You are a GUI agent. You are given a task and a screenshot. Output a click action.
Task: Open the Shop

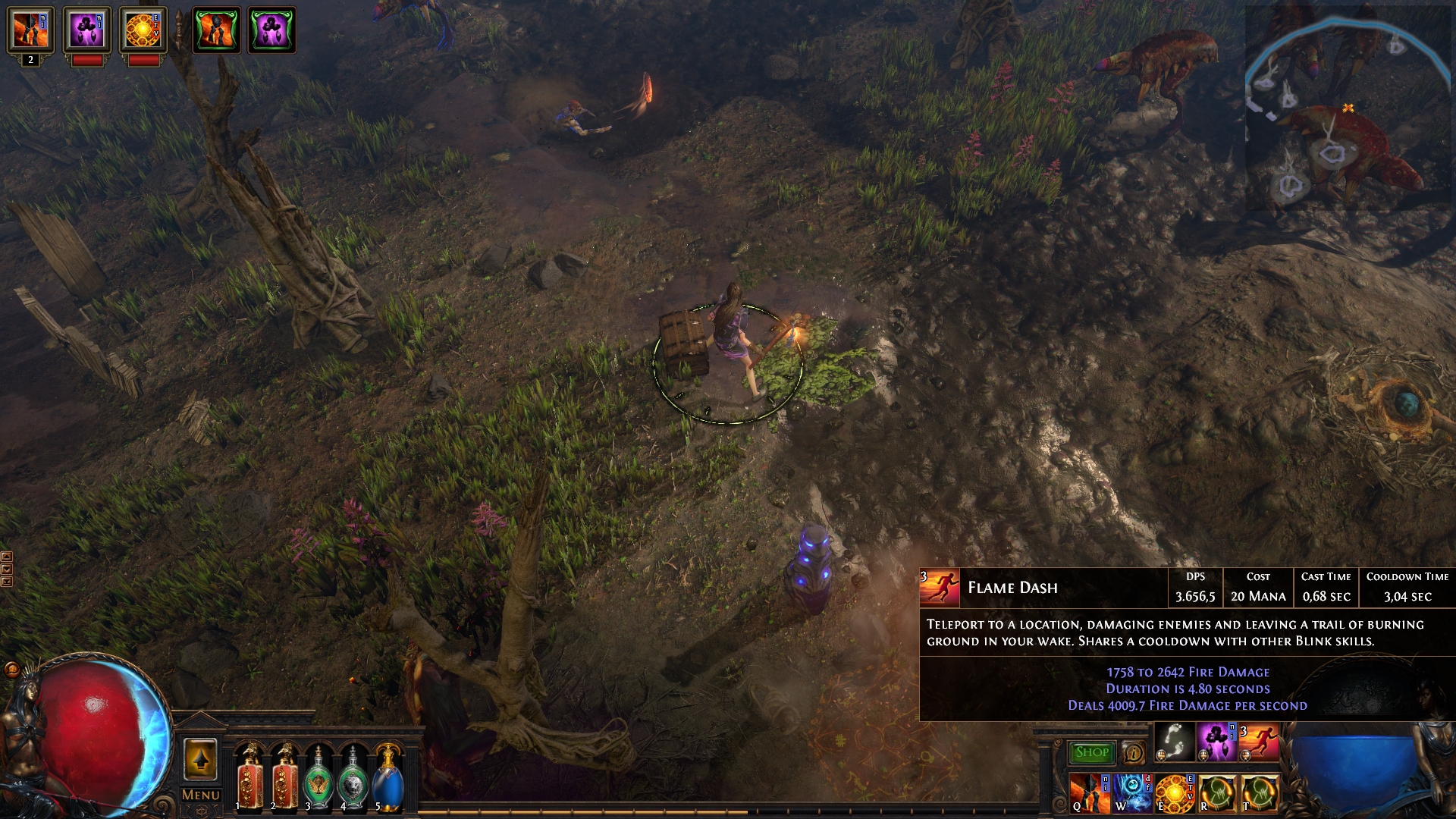(x=1090, y=752)
